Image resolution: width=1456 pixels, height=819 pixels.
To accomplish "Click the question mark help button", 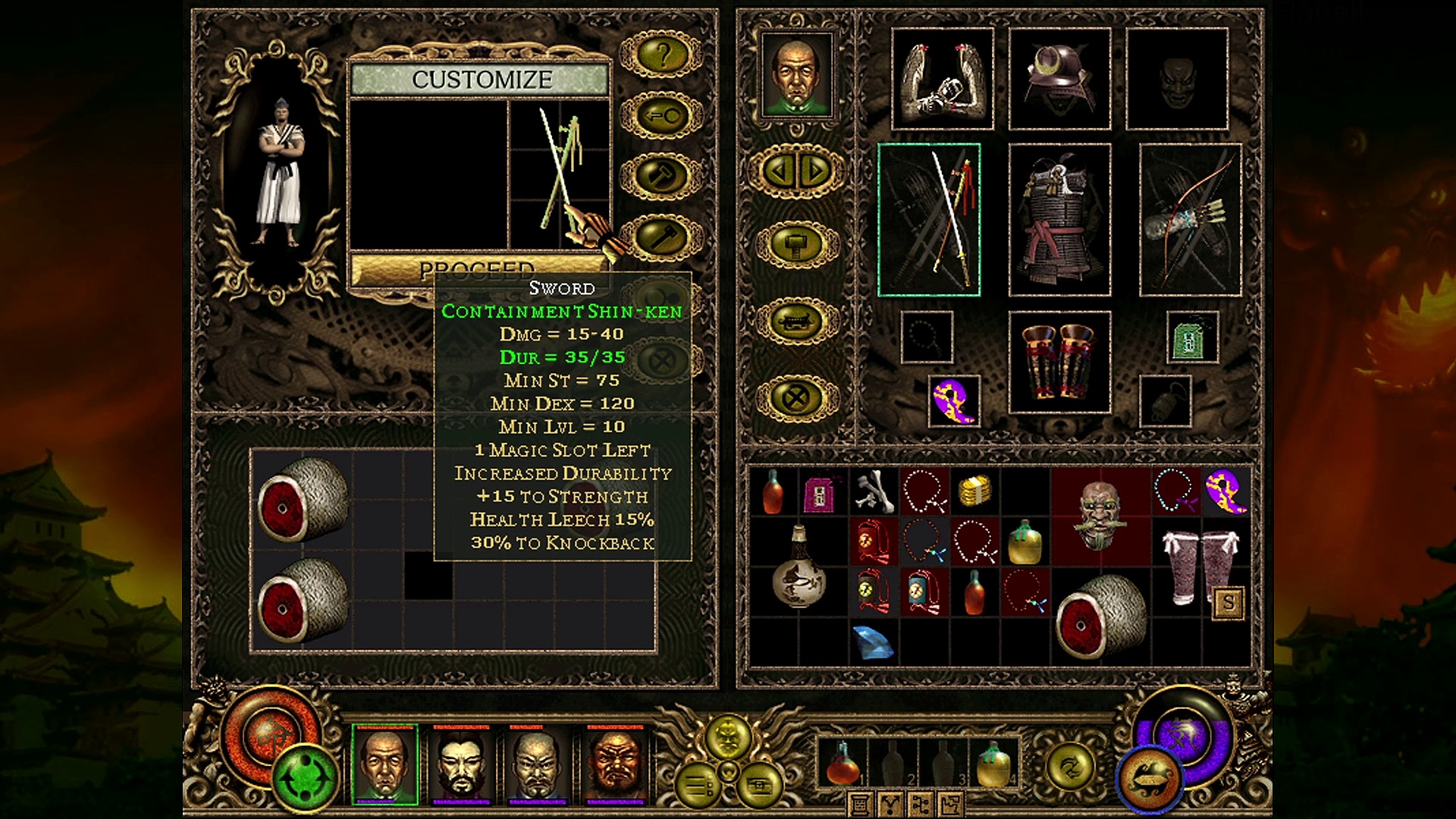I will point(662,55).
